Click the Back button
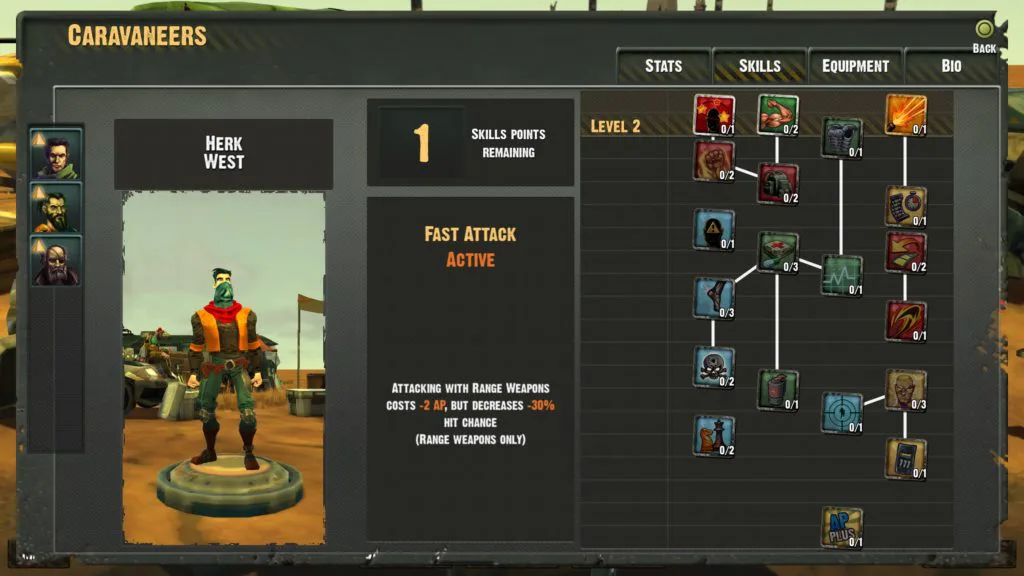The image size is (1024, 576). point(985,36)
